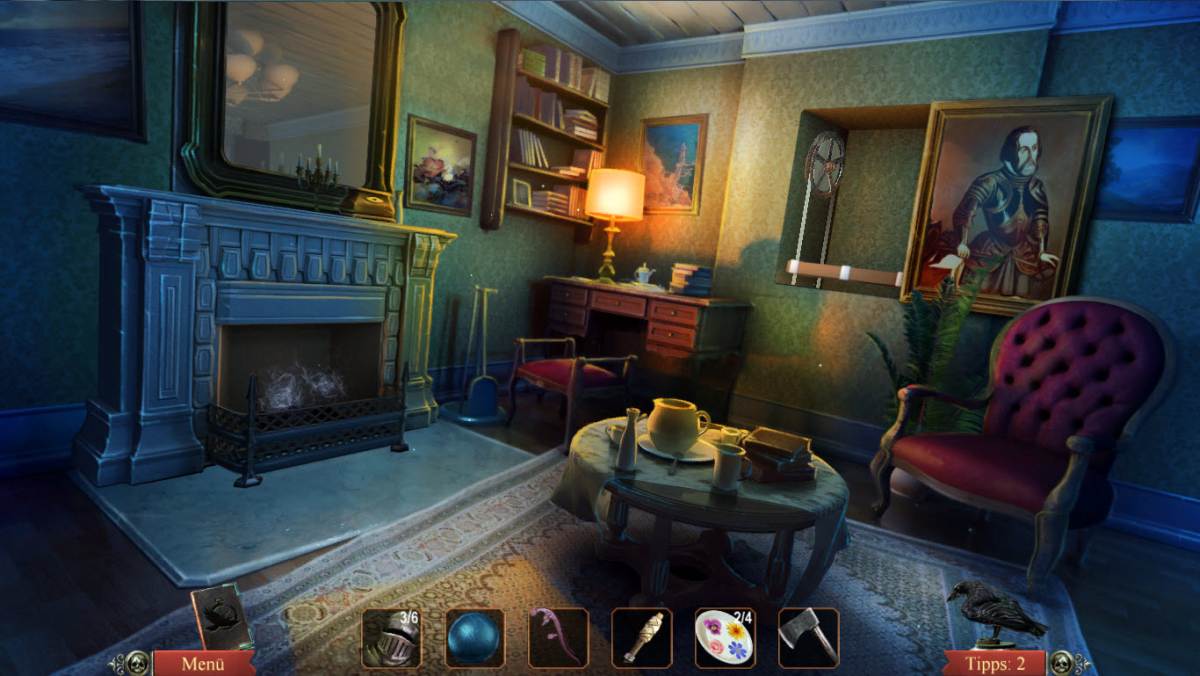Image resolution: width=1200 pixels, height=676 pixels.
Task: Take the axe from the inventory
Action: coord(808,638)
